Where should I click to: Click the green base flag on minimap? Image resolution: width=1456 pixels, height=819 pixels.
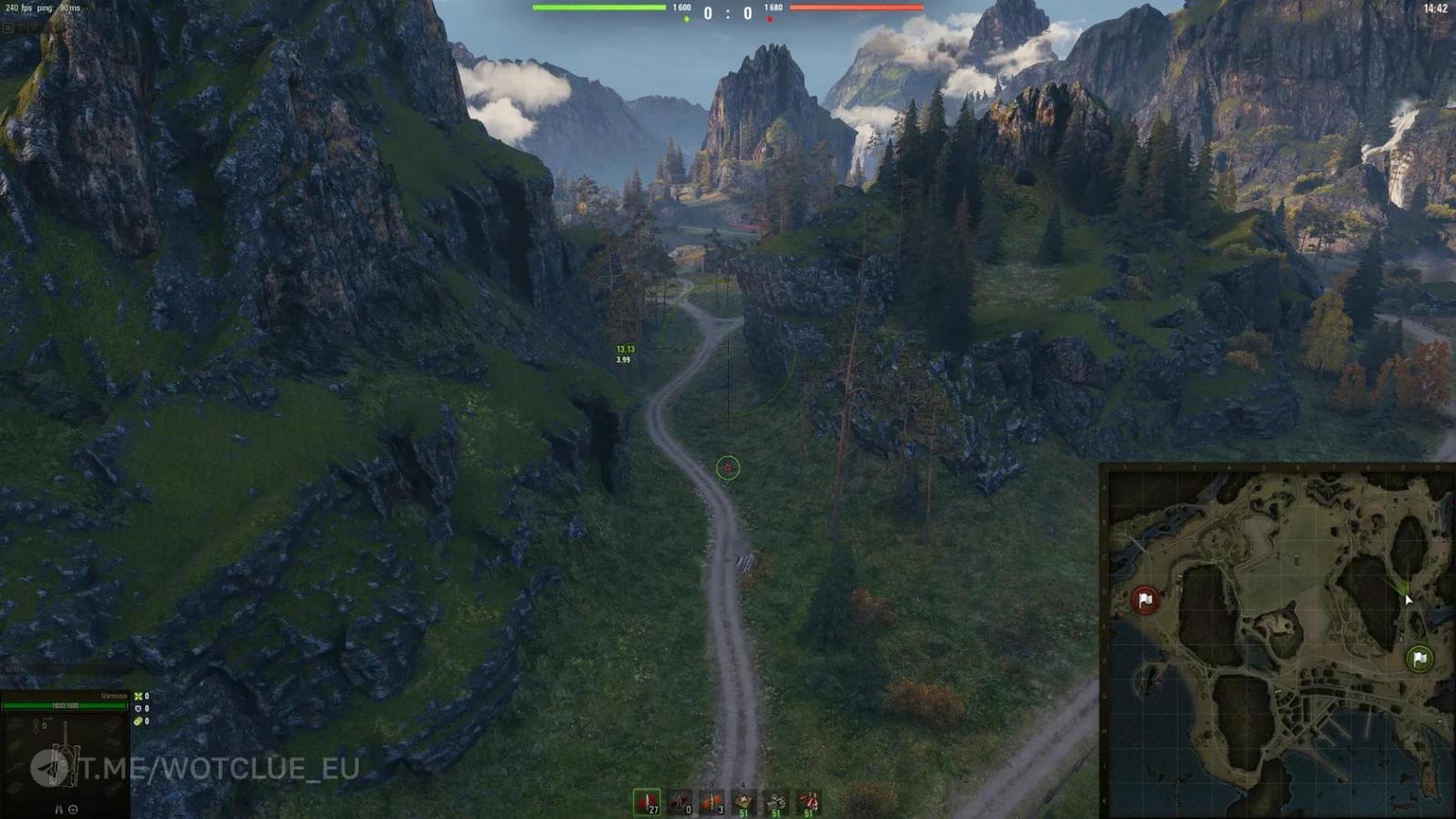point(1419,656)
